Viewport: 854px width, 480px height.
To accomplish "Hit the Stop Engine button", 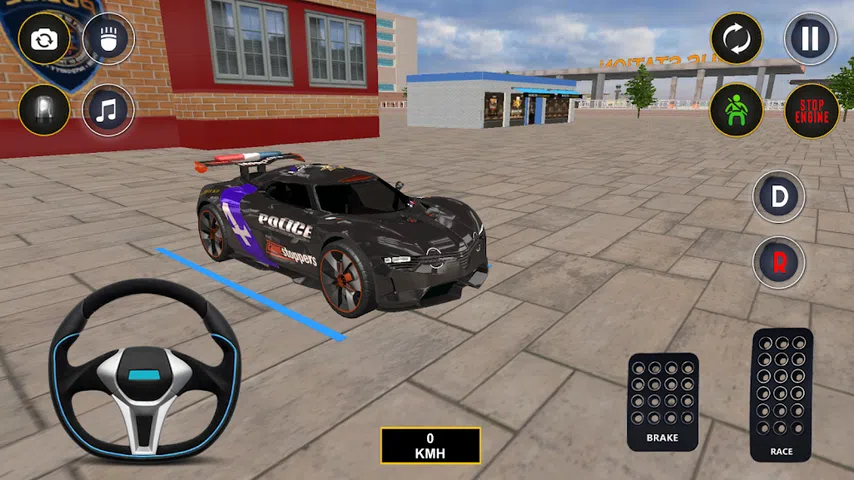I will pos(810,110).
